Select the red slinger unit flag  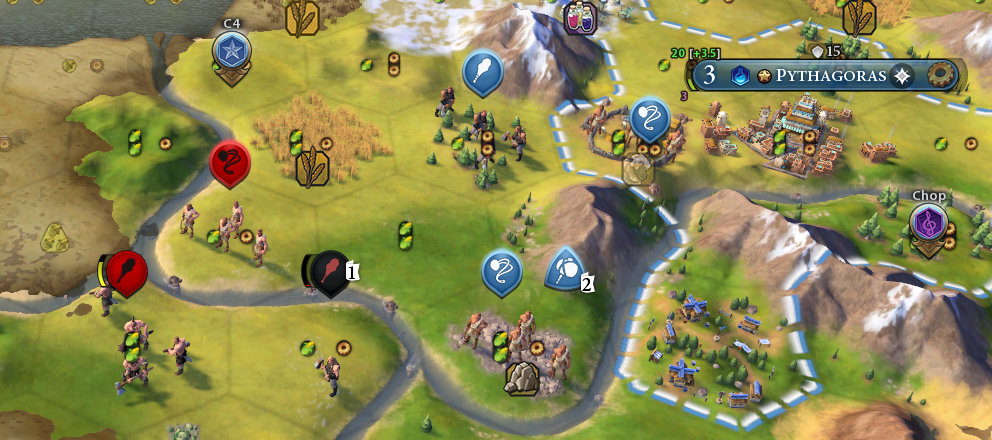(x=229, y=162)
